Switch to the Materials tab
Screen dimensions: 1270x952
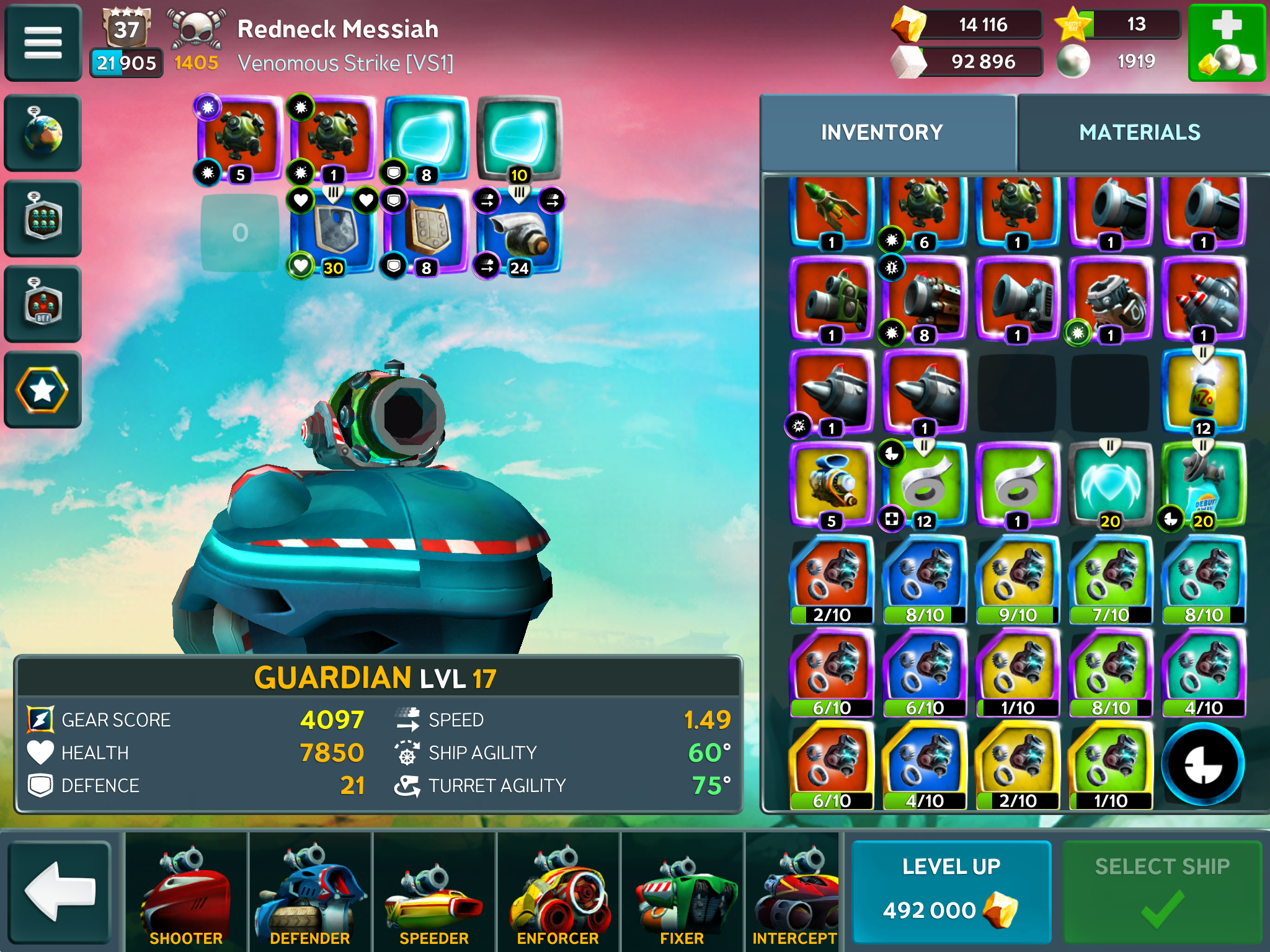pos(1140,133)
